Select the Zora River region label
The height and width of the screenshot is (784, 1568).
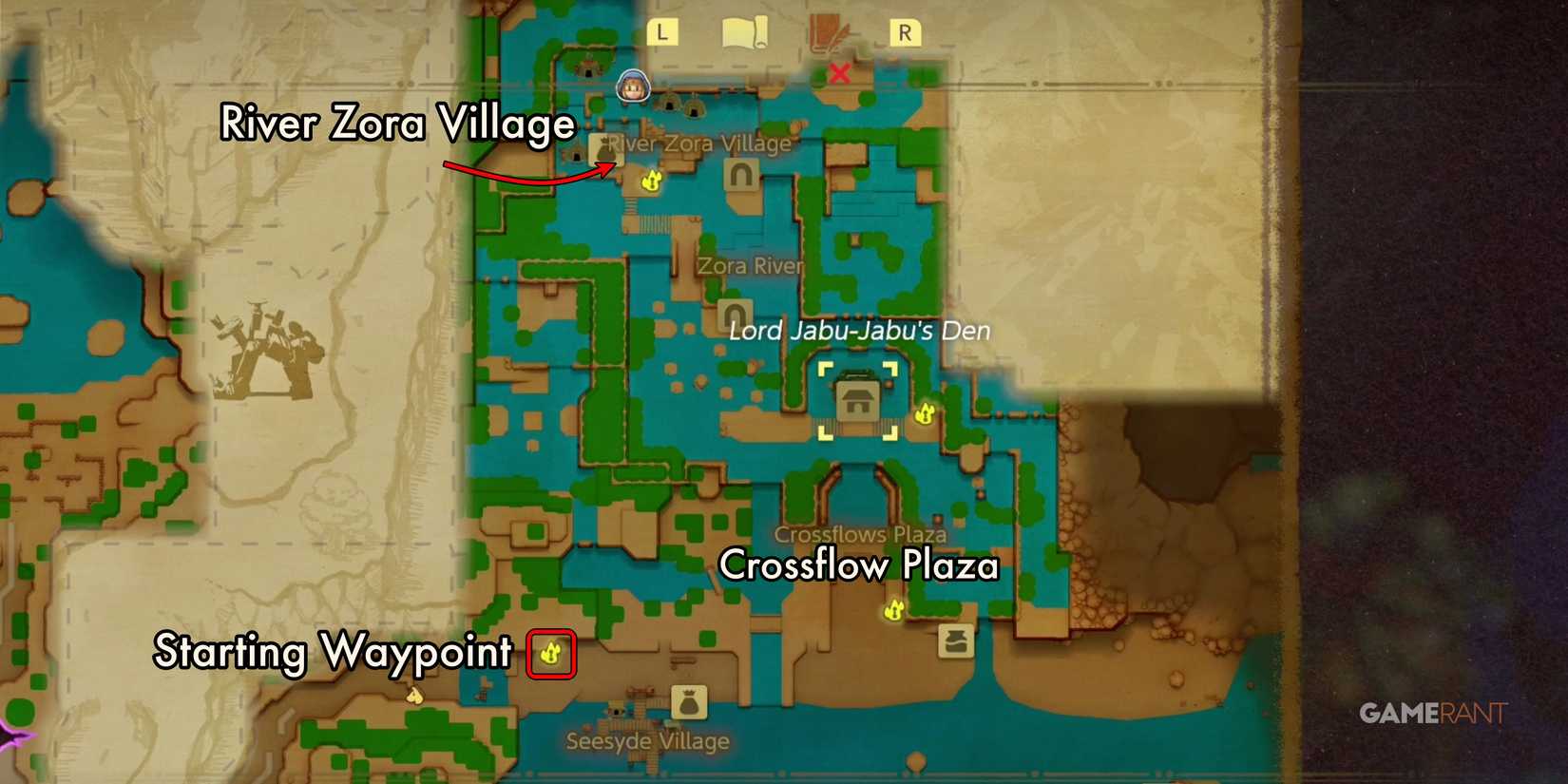pos(750,266)
